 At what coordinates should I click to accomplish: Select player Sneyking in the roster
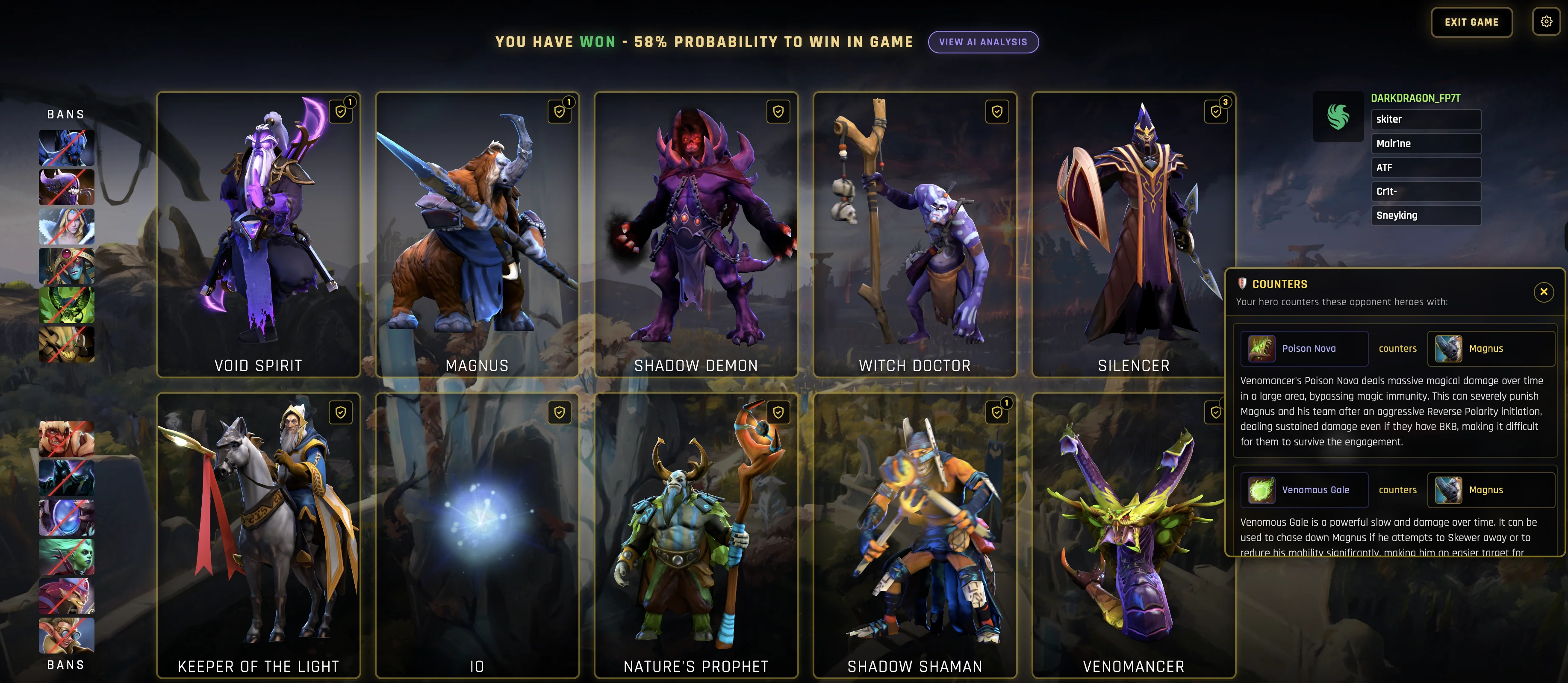tap(1425, 215)
